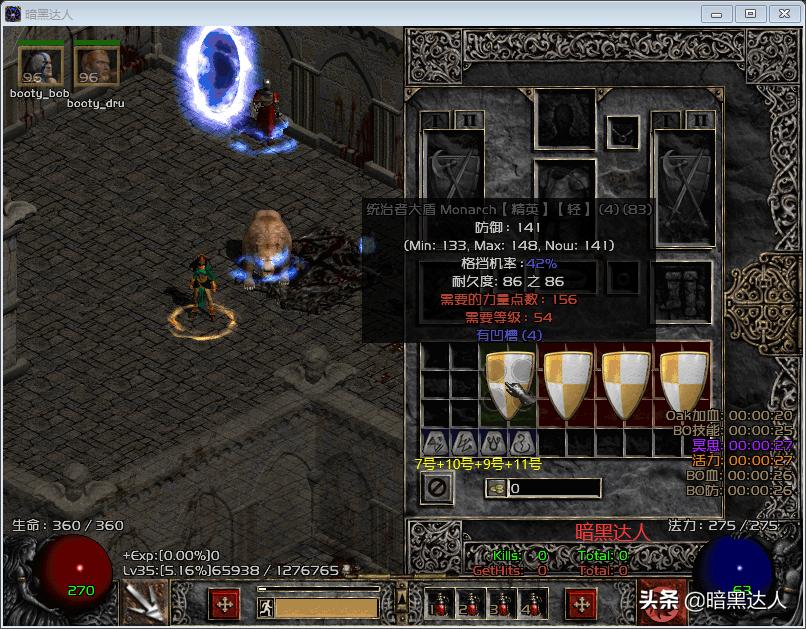The width and height of the screenshot is (806, 629).
Task: Minimize the game window
Action: click(717, 13)
